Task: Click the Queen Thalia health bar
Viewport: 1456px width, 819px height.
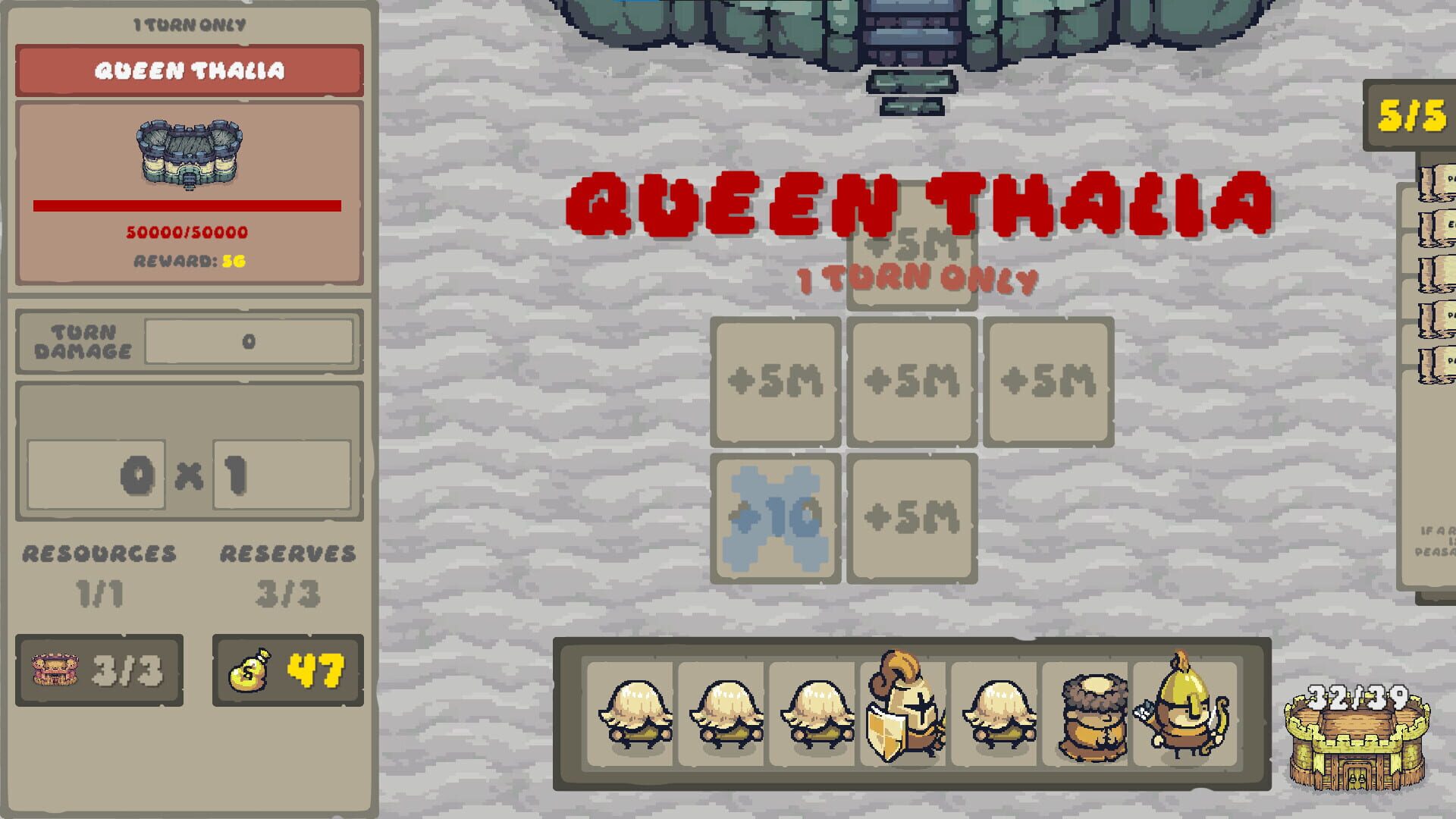Action: 188,203
